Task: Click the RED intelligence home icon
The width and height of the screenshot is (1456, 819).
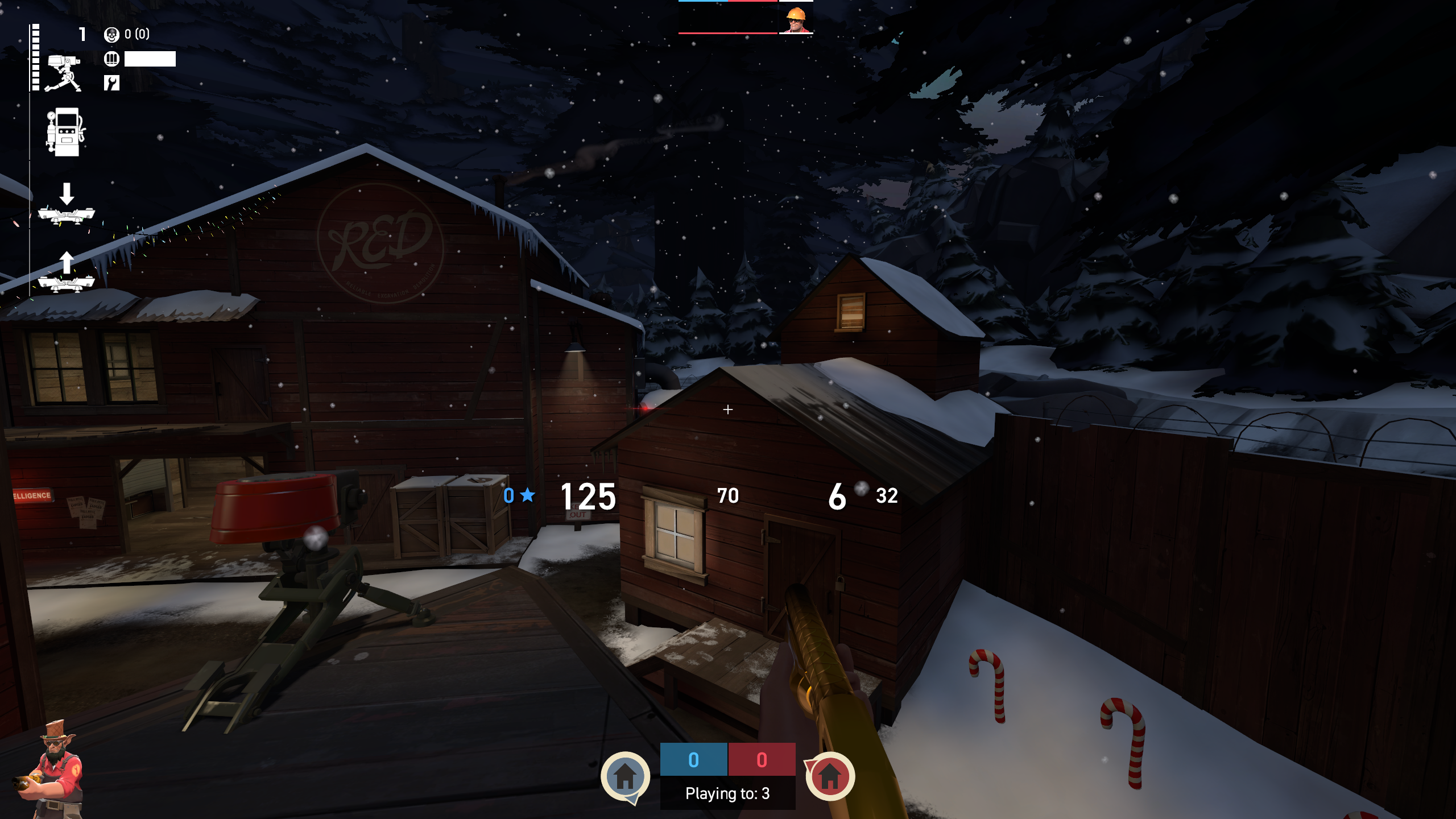Action: [829, 776]
